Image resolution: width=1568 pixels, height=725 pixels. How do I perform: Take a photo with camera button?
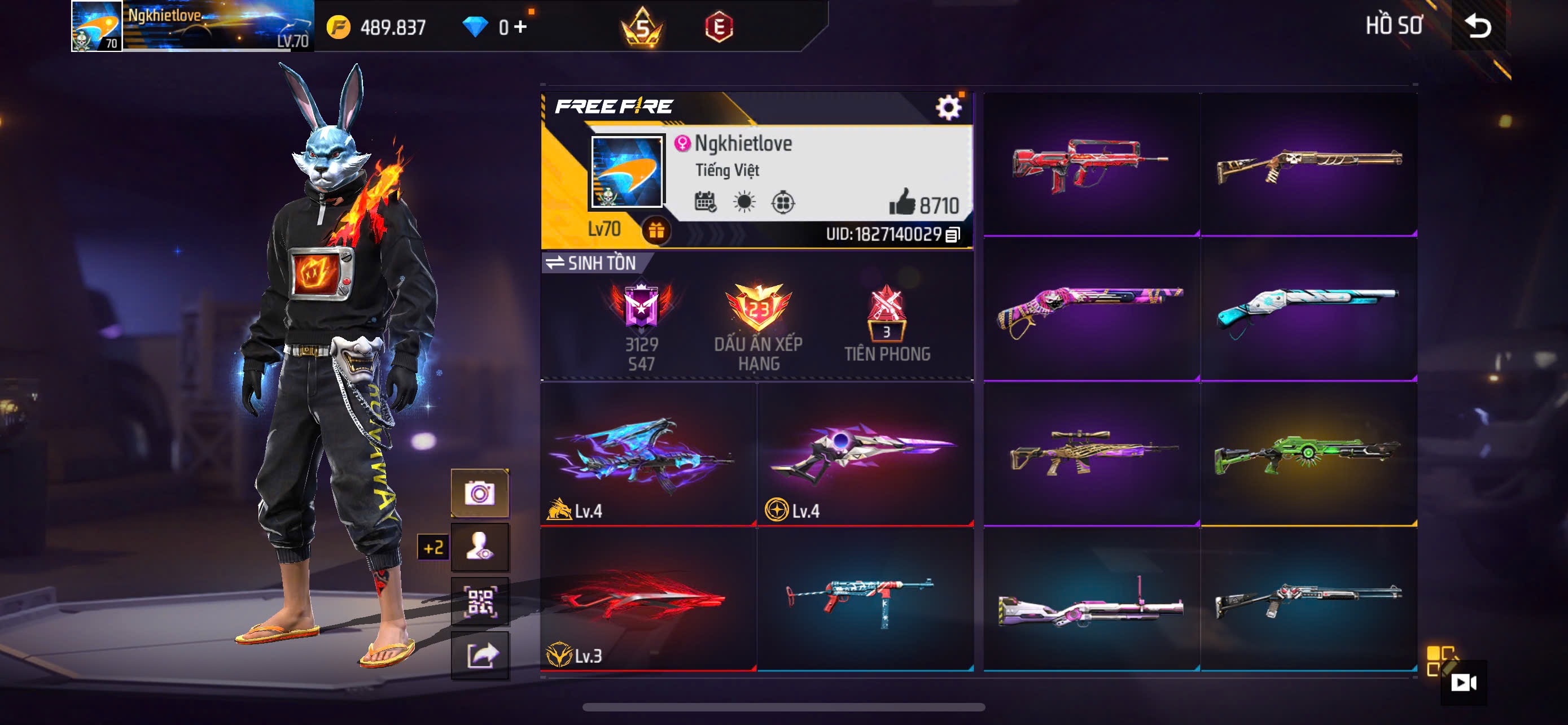coord(480,493)
